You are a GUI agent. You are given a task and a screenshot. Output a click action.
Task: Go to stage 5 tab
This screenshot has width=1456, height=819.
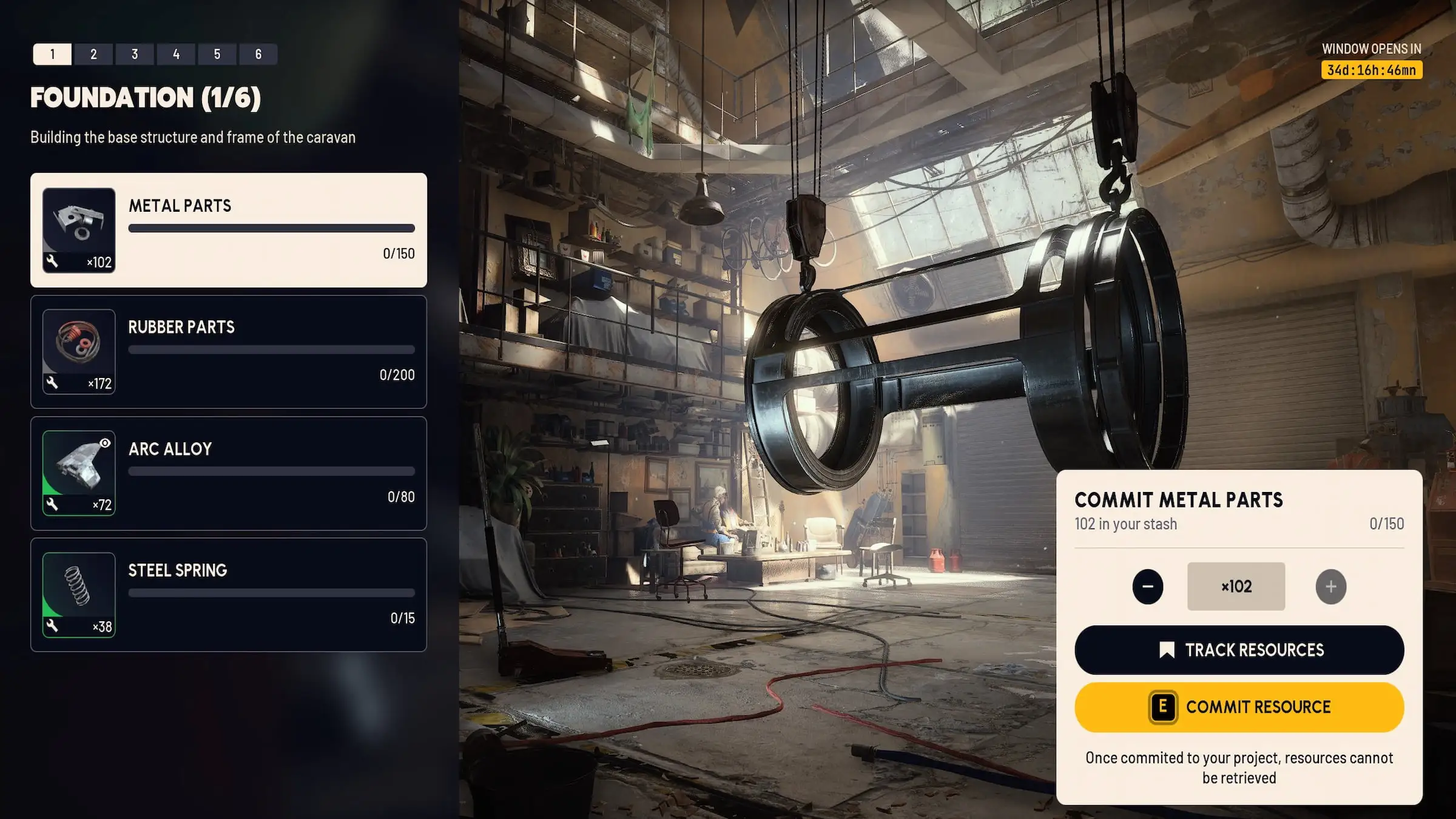pyautogui.click(x=217, y=54)
